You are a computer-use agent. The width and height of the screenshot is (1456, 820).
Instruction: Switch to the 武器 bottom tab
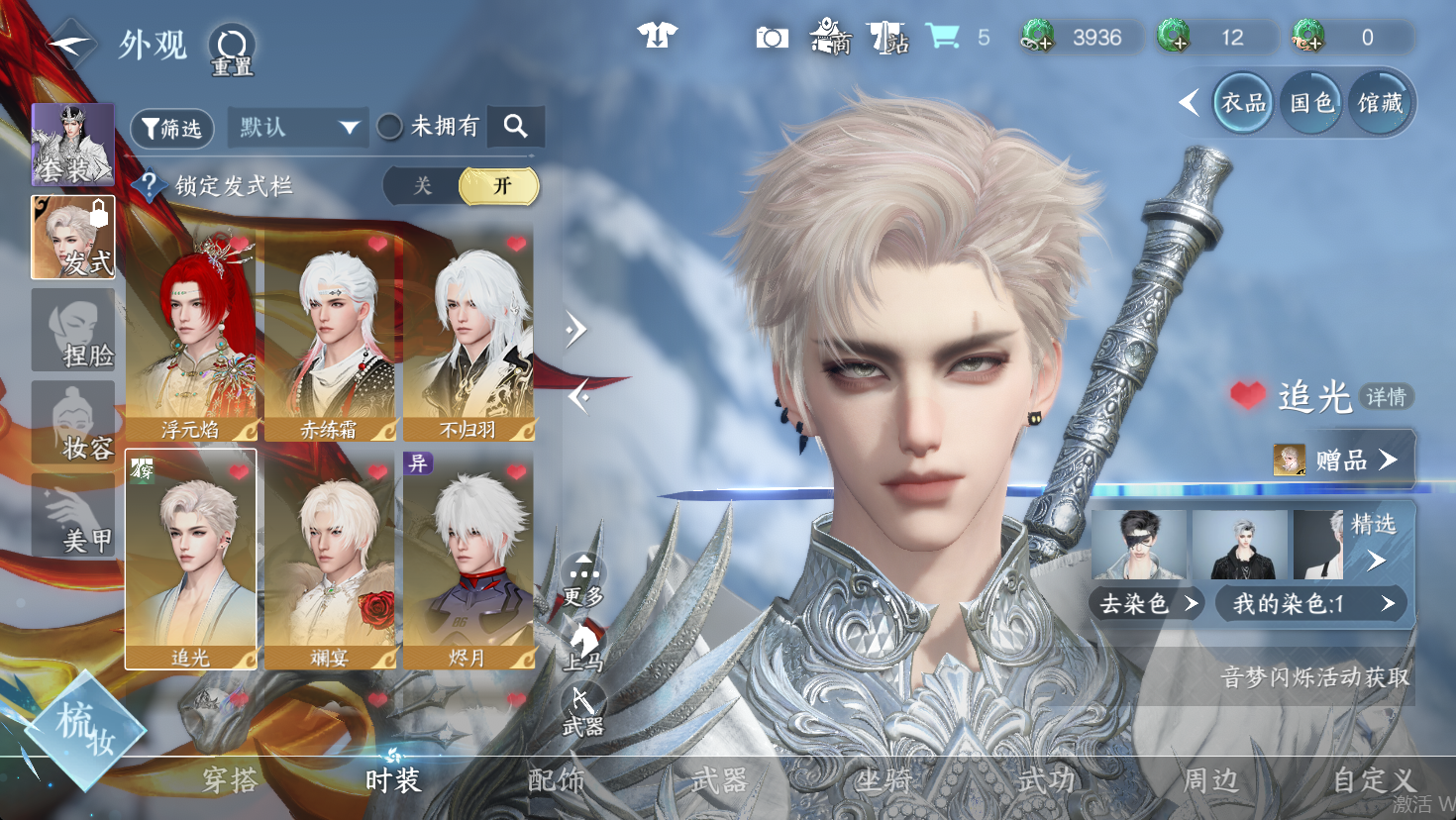point(719,781)
